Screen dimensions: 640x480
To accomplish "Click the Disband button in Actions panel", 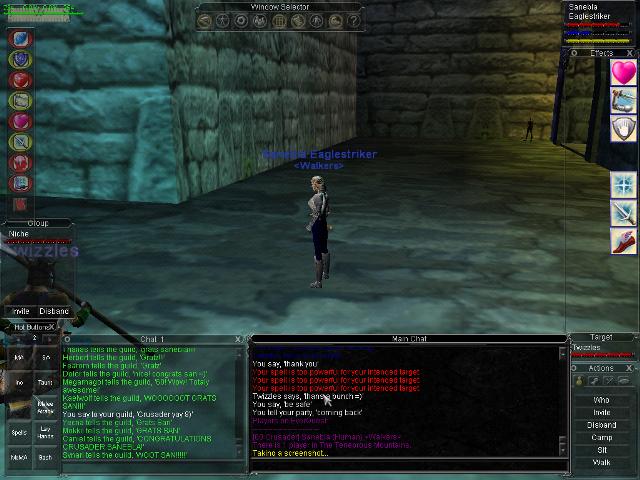I will 601,424.
